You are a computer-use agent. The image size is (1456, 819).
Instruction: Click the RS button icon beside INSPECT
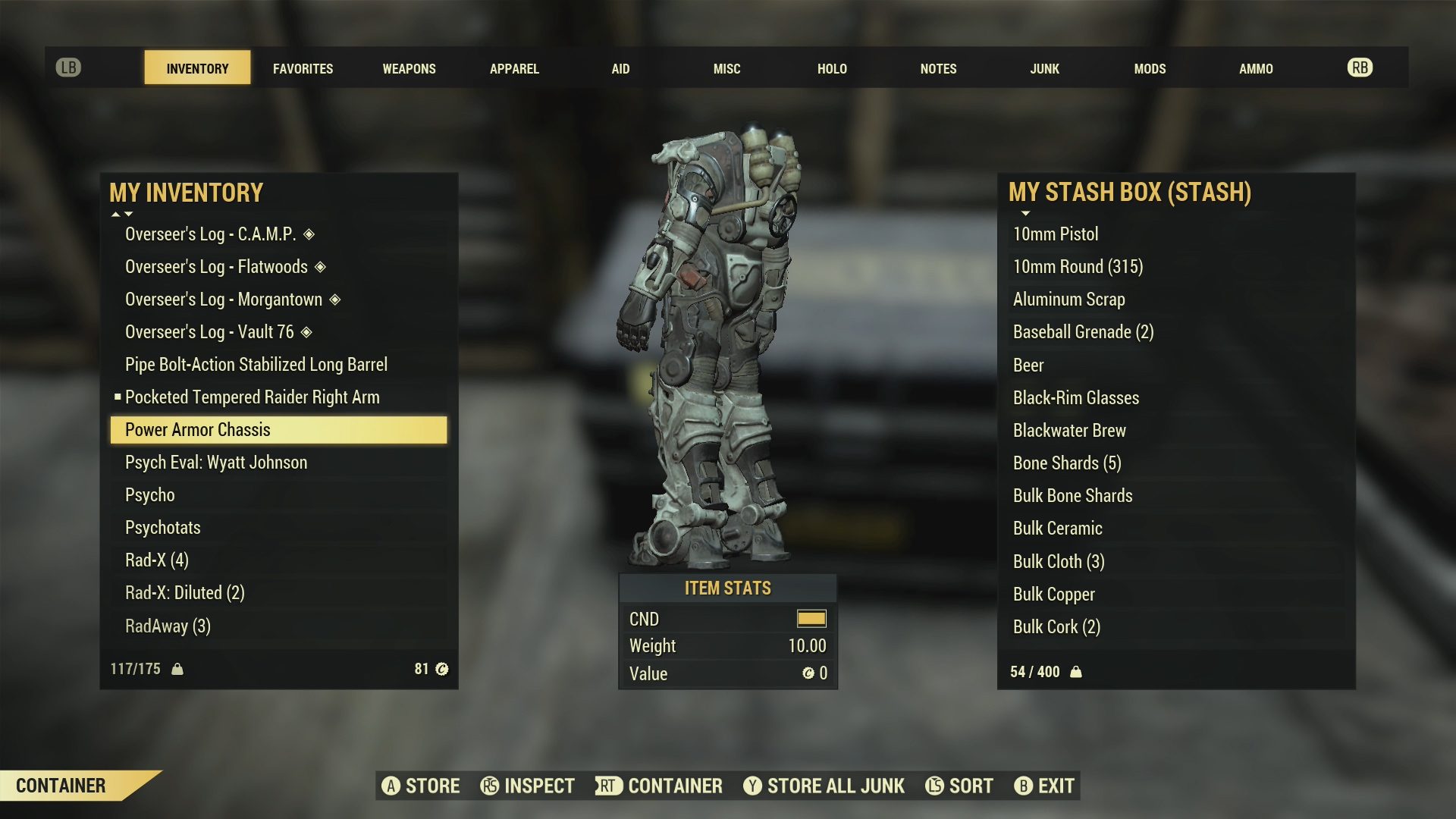click(x=489, y=786)
